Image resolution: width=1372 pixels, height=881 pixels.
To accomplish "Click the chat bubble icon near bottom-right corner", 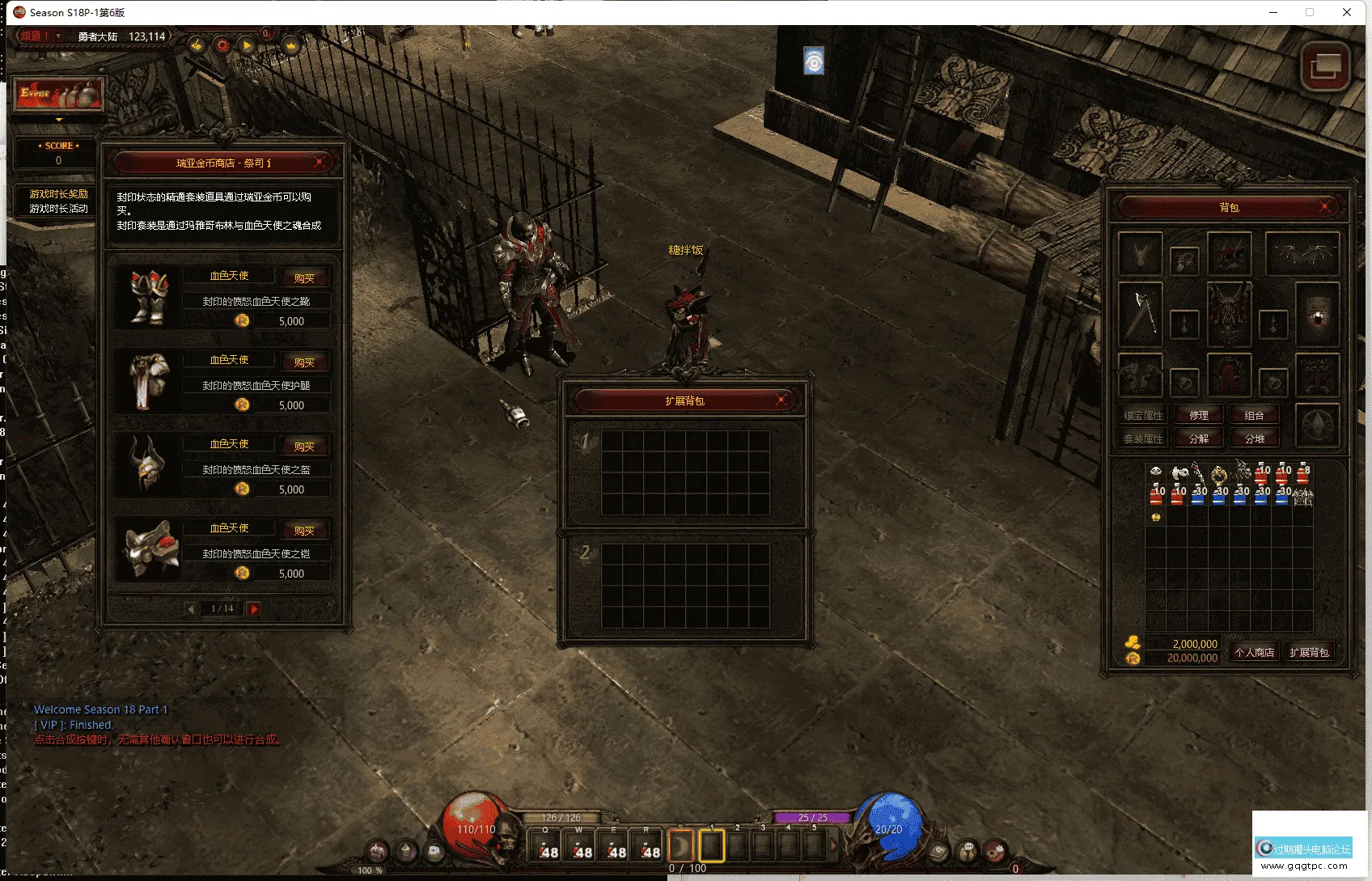I will tap(968, 851).
